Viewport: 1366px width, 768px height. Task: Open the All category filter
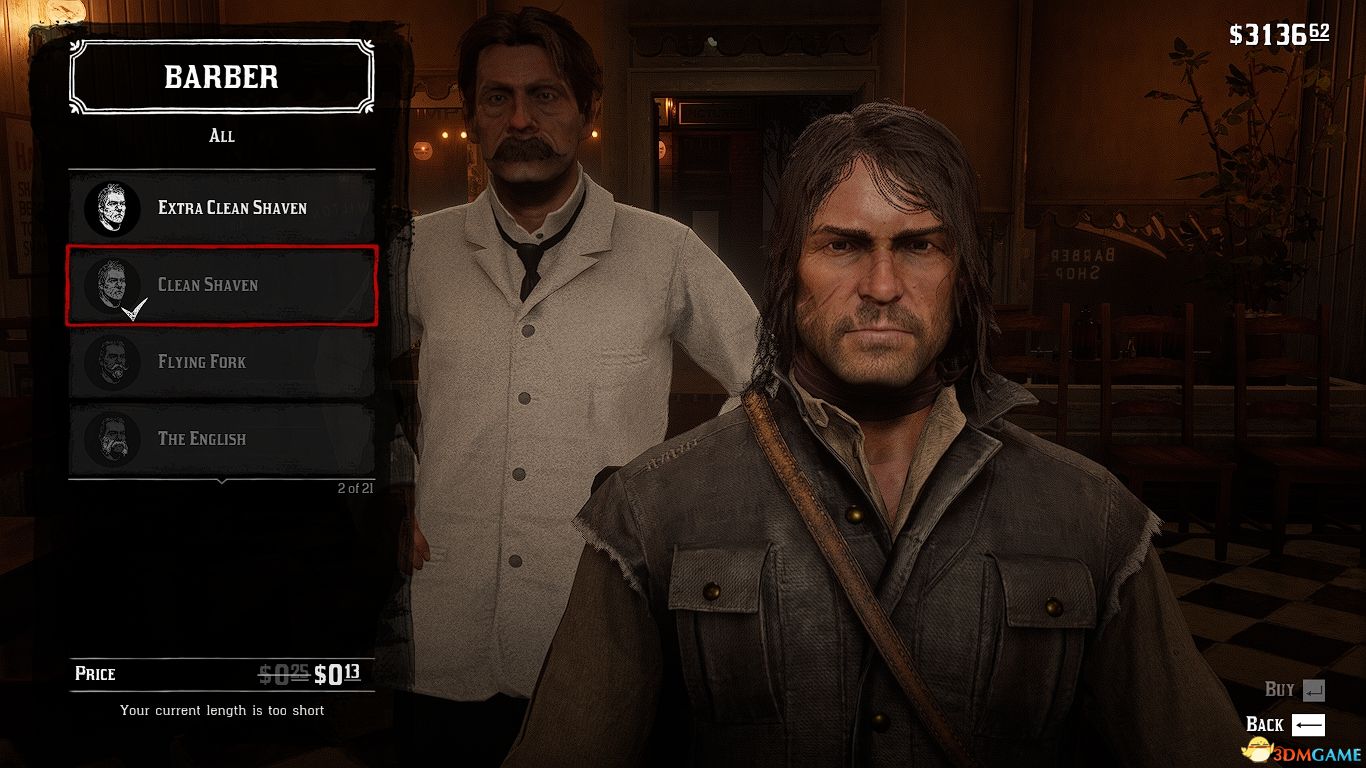click(x=222, y=136)
